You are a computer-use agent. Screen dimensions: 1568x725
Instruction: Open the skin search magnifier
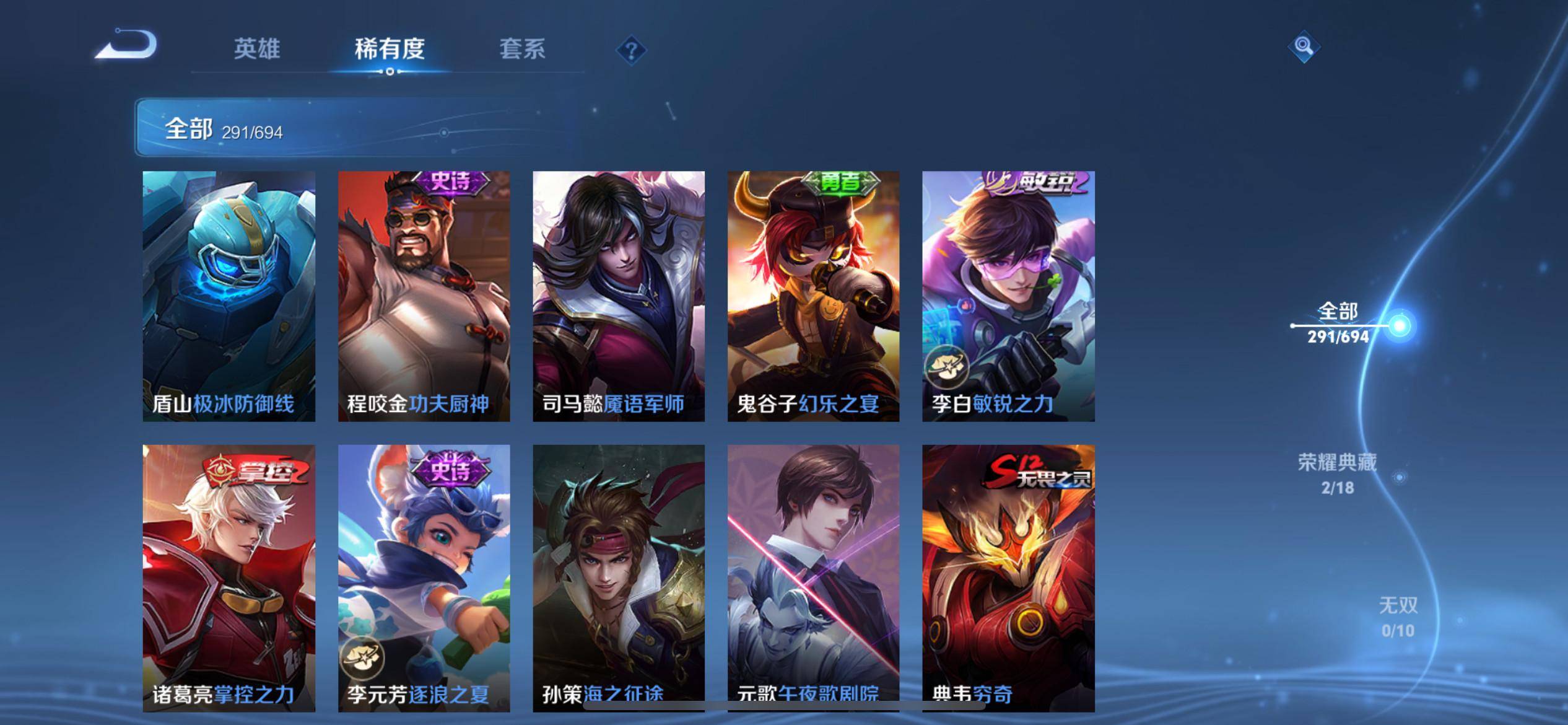pos(1303,46)
